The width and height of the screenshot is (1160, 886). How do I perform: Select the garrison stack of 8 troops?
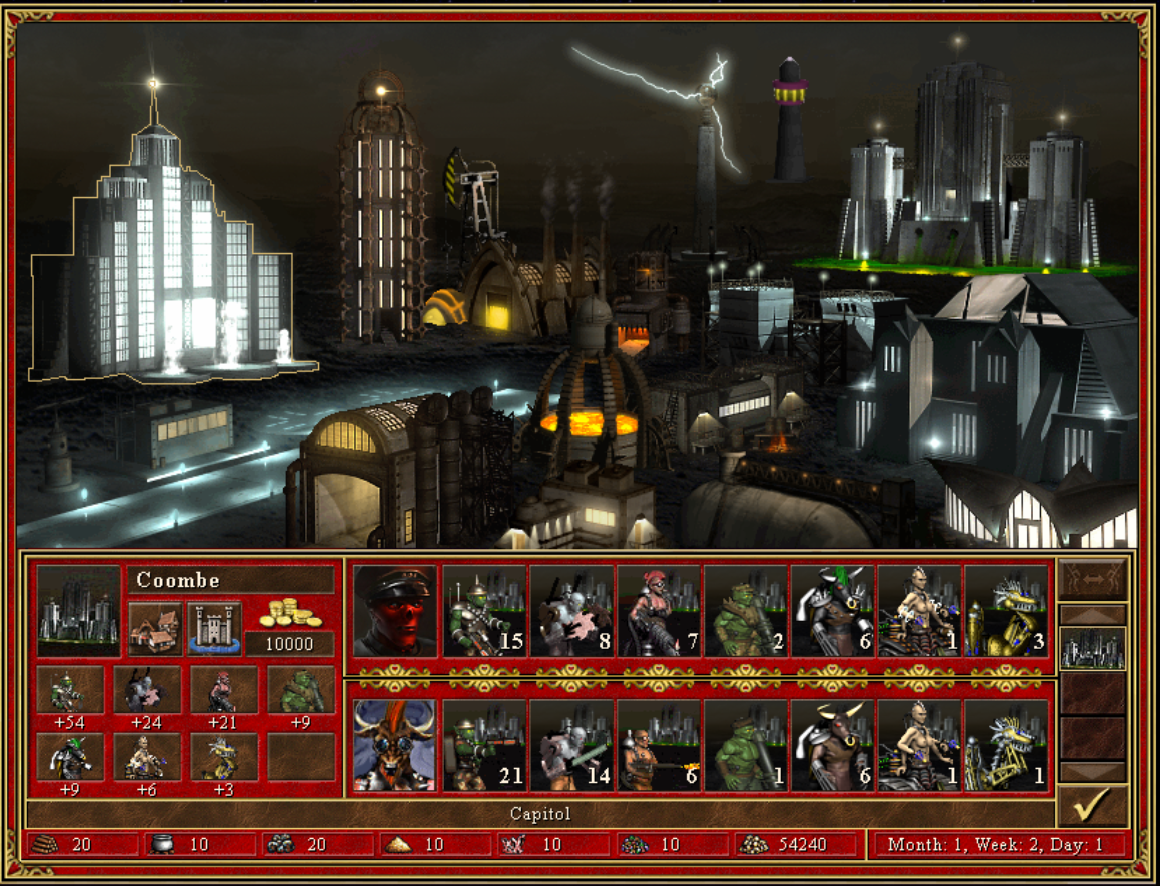tap(571, 611)
